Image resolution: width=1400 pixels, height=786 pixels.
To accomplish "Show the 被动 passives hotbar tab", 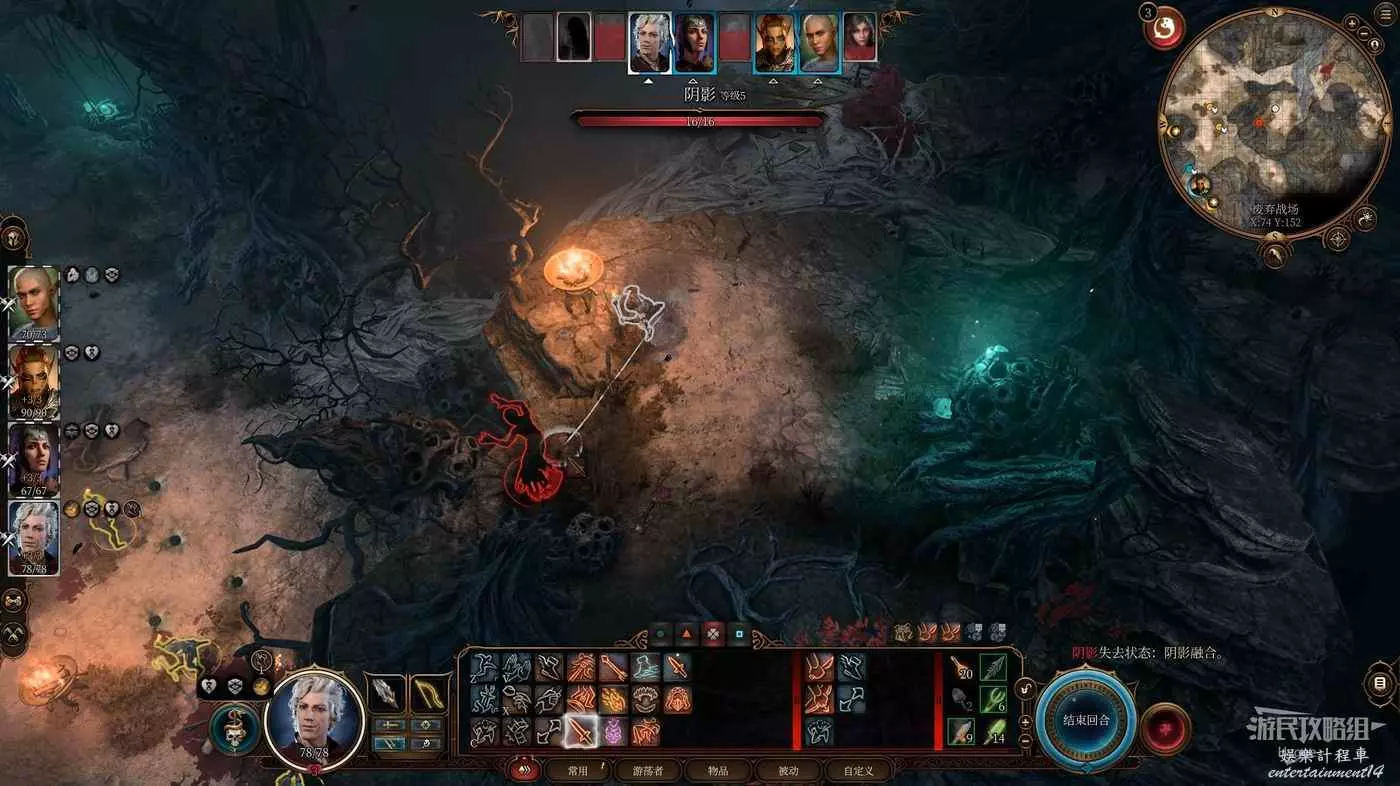I will coord(788,770).
